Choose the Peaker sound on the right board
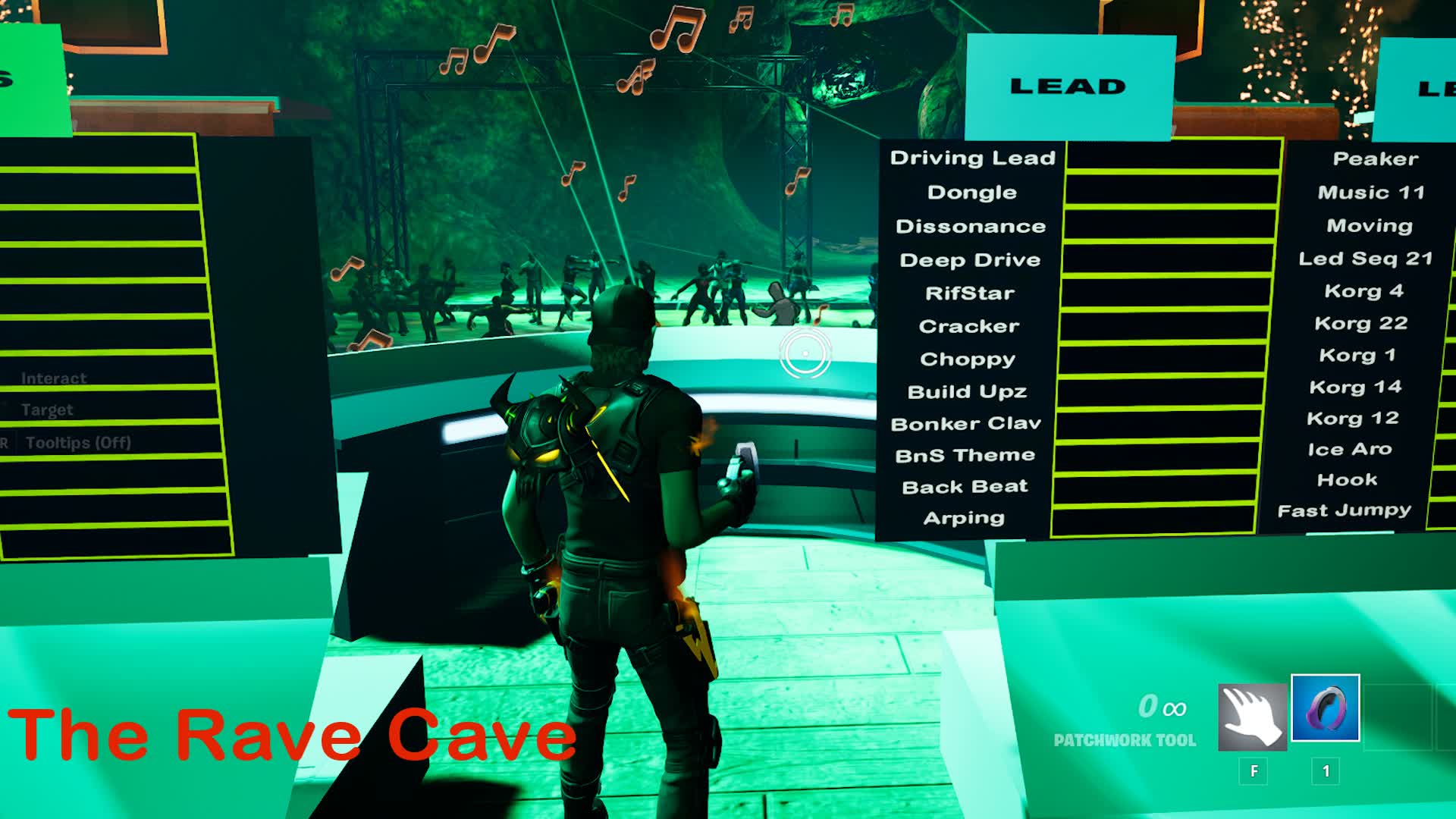Viewport: 1456px width, 819px height. (1375, 158)
